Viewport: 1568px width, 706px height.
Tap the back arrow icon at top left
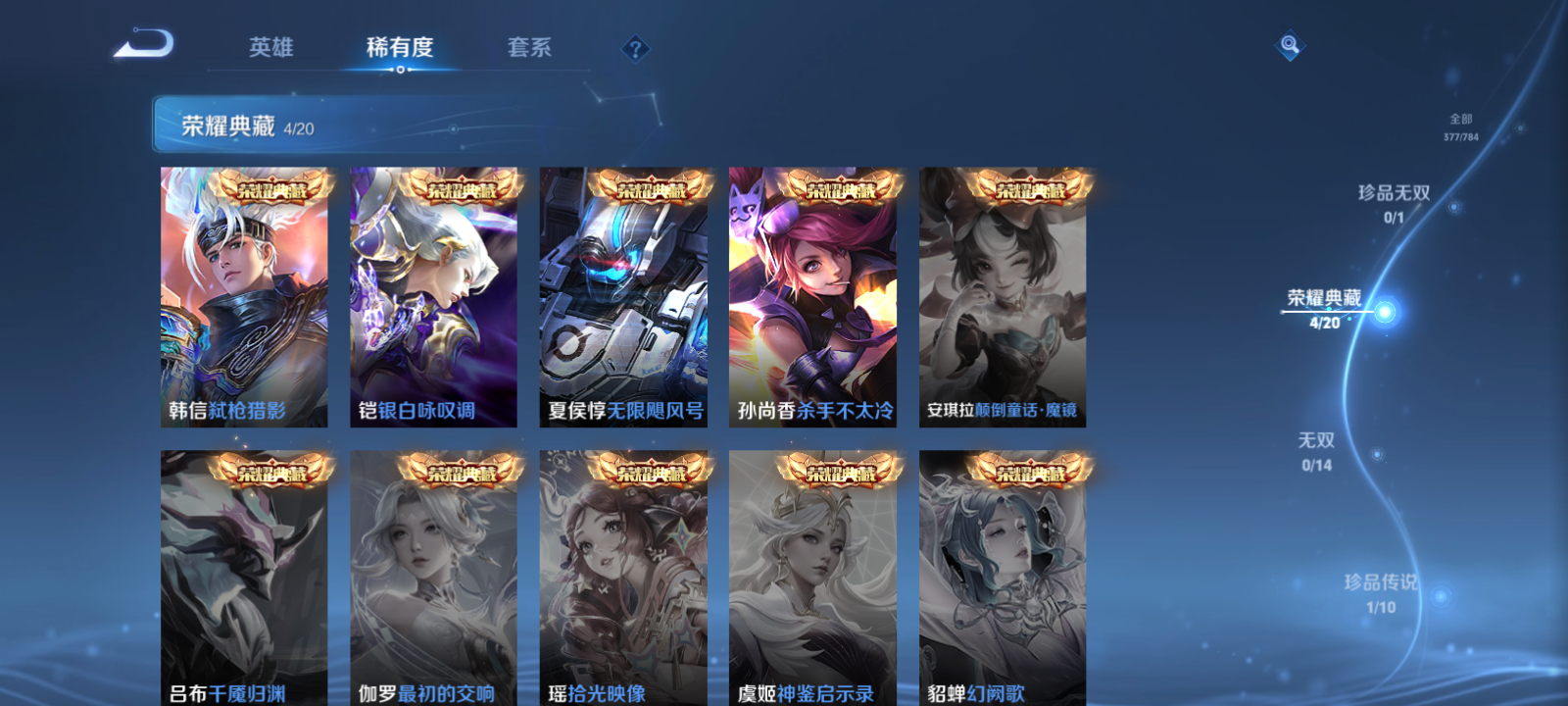145,44
